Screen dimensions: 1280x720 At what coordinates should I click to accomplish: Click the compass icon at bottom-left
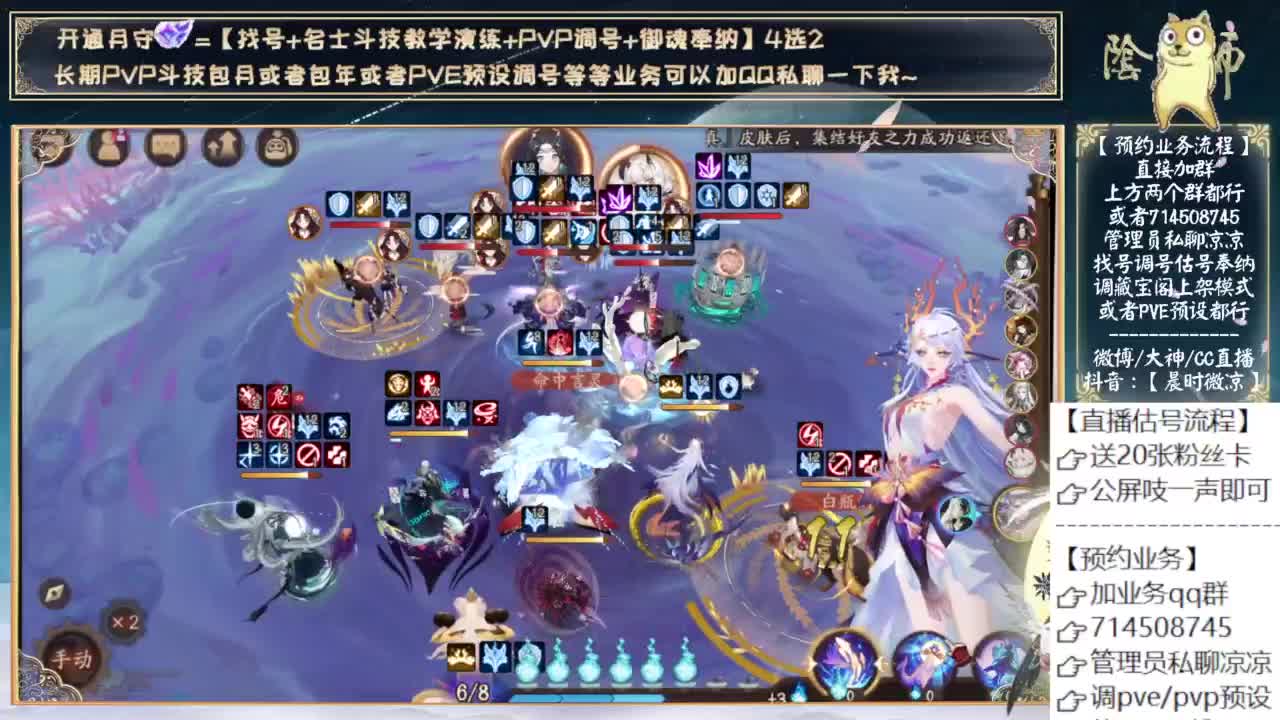[x=57, y=593]
